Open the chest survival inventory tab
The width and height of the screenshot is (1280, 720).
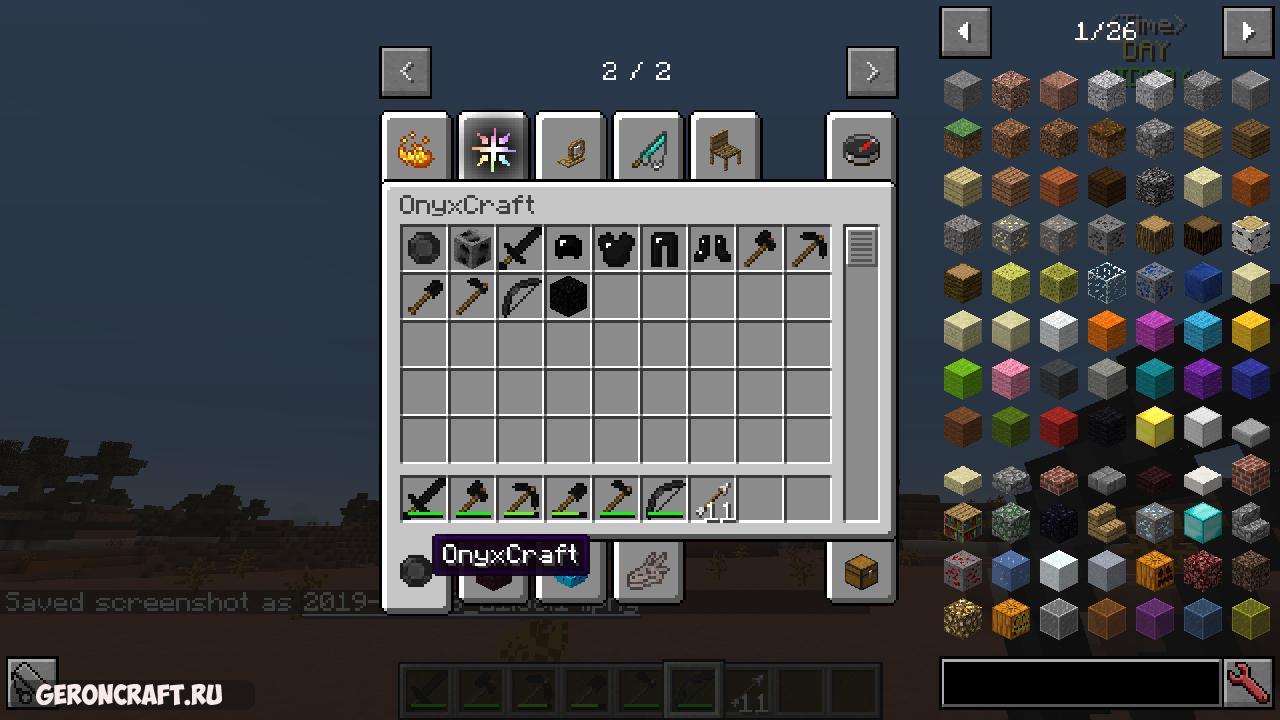[x=861, y=573]
